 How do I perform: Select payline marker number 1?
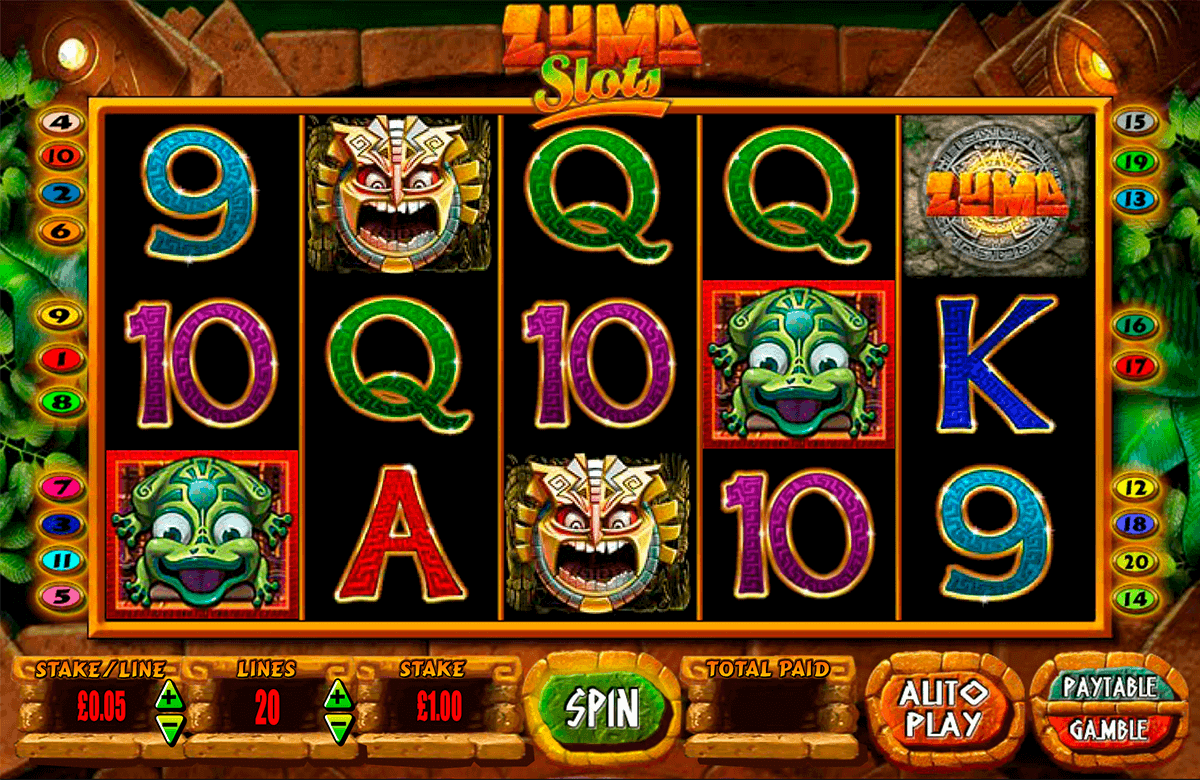[62, 357]
